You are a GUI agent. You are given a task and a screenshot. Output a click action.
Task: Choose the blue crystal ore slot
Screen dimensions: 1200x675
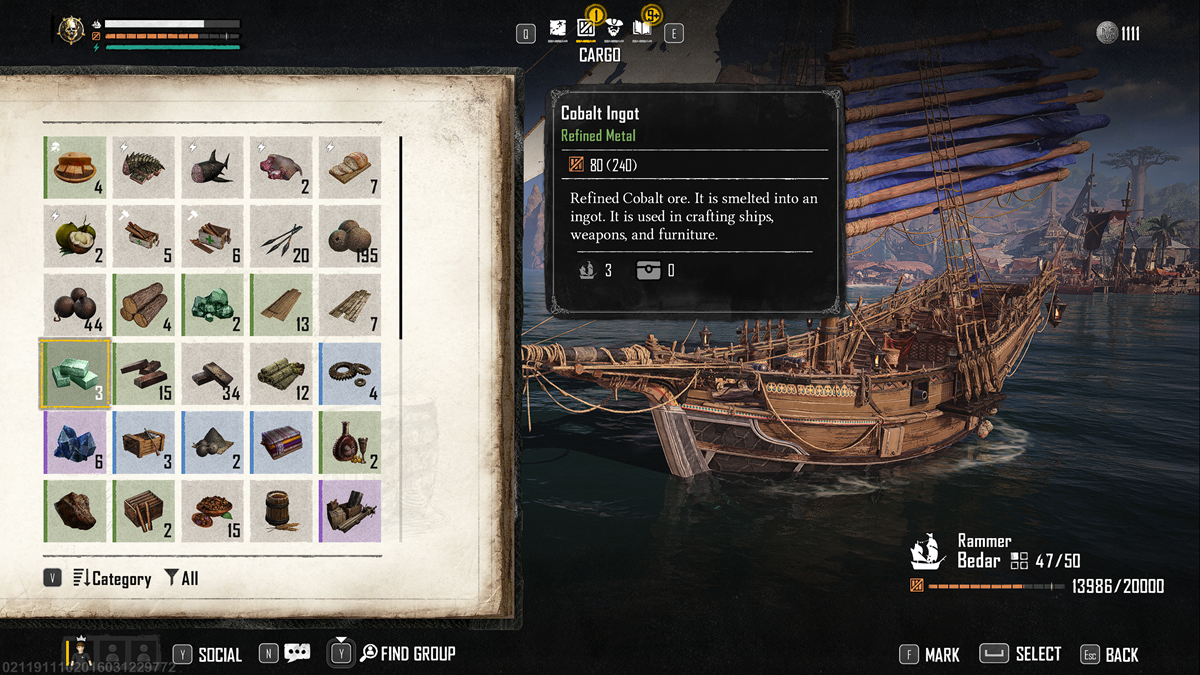75,442
